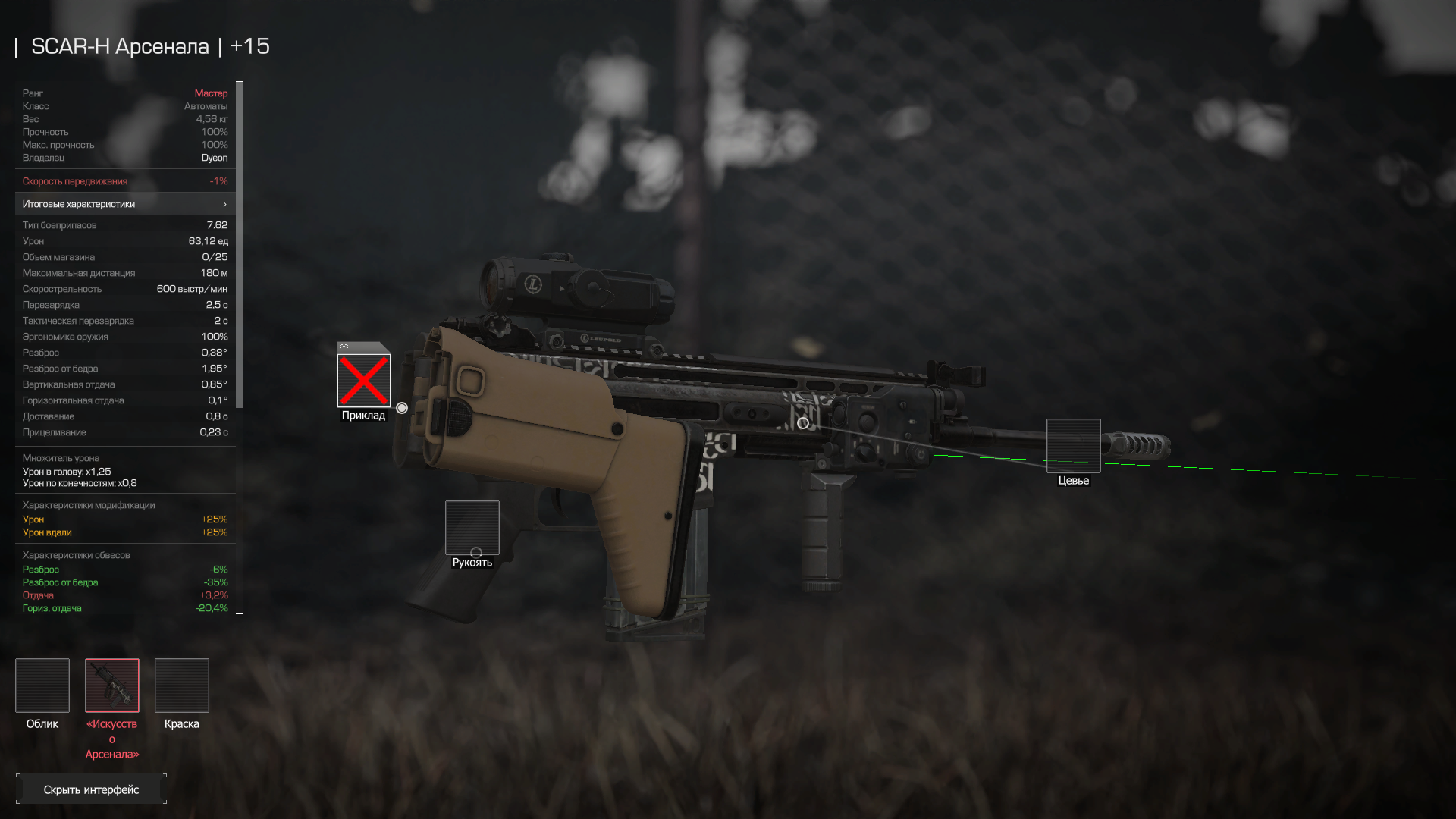Select the Приклад stock attachment slot

[x=364, y=380]
